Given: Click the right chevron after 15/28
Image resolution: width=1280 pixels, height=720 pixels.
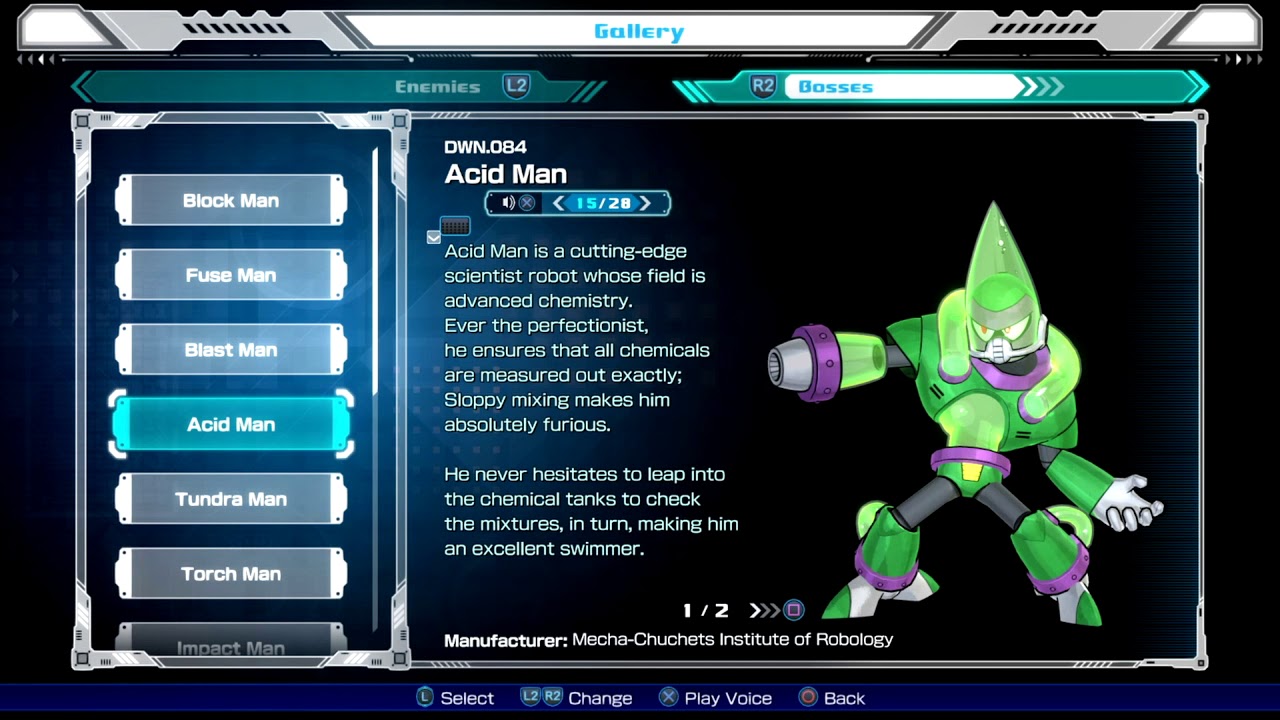Looking at the screenshot, I should 645,203.
